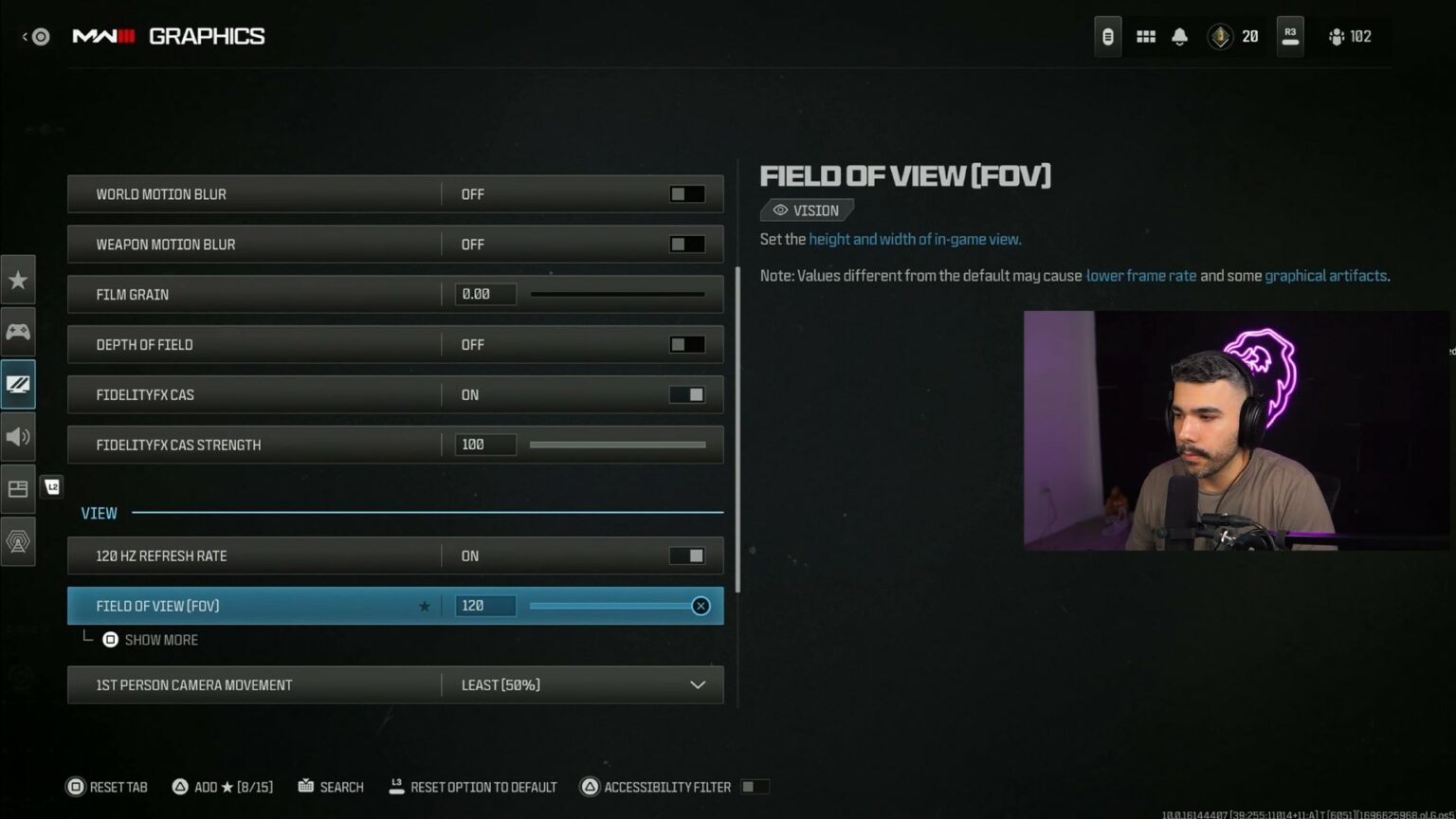Select the Vision tag under FOV heading

[x=807, y=209]
